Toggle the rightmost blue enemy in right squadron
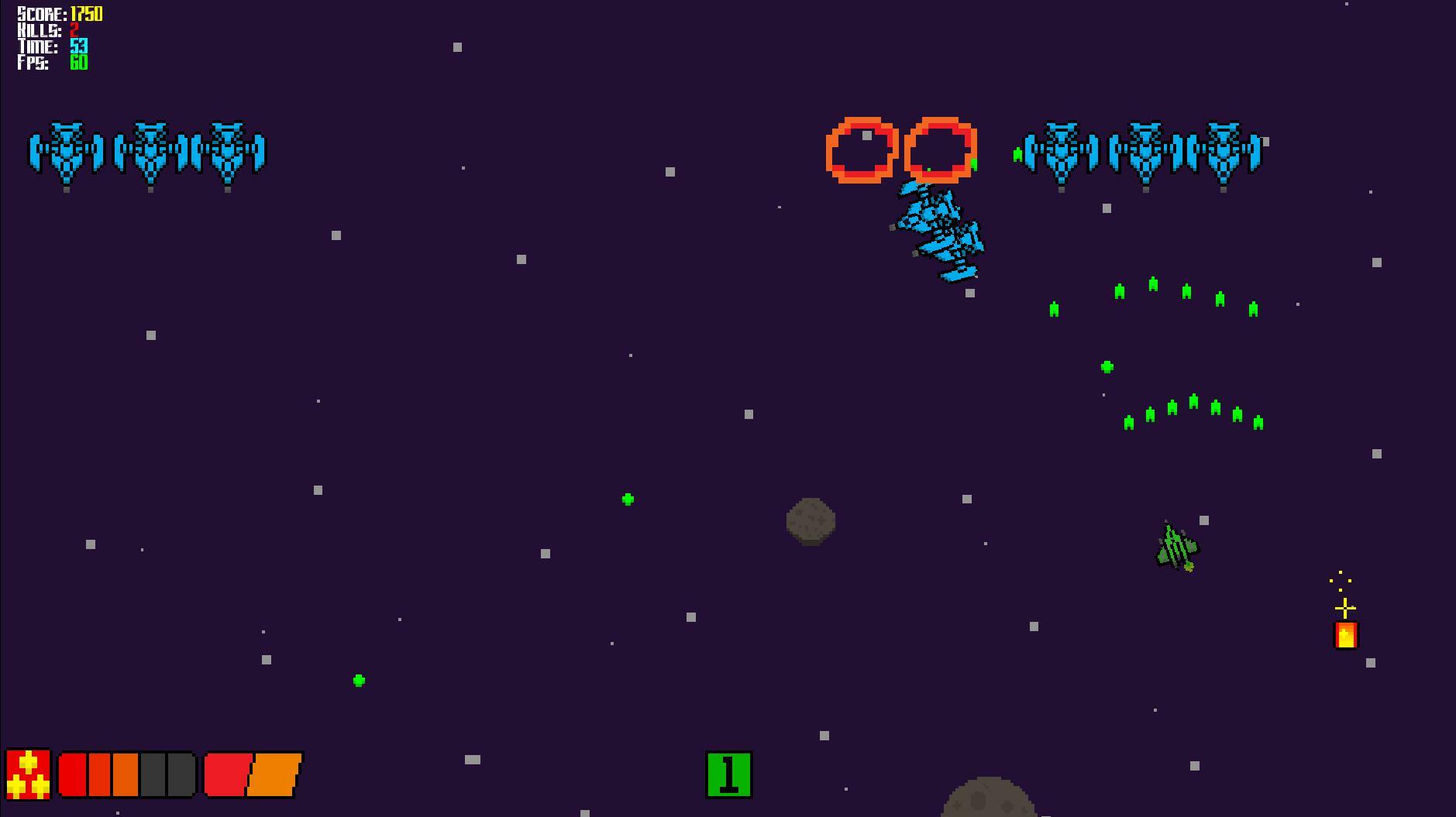 coord(1224,152)
